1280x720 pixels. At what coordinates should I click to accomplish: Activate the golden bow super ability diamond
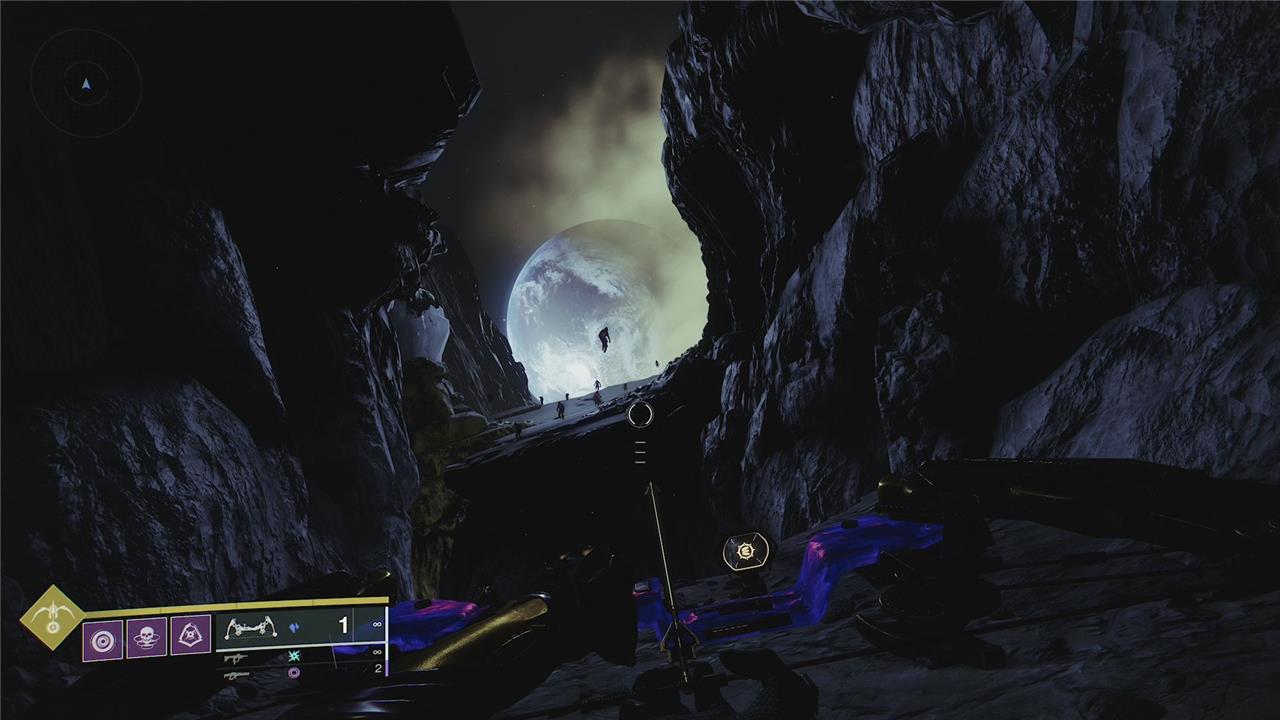52,616
